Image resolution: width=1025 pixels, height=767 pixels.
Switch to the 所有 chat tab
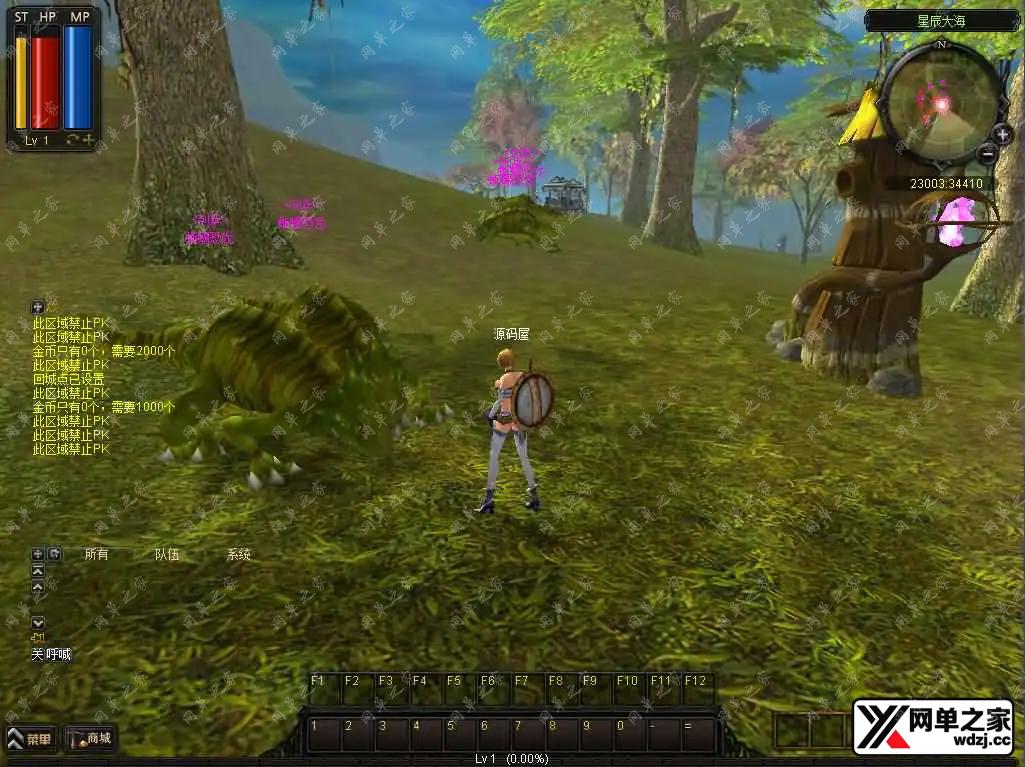[96, 554]
